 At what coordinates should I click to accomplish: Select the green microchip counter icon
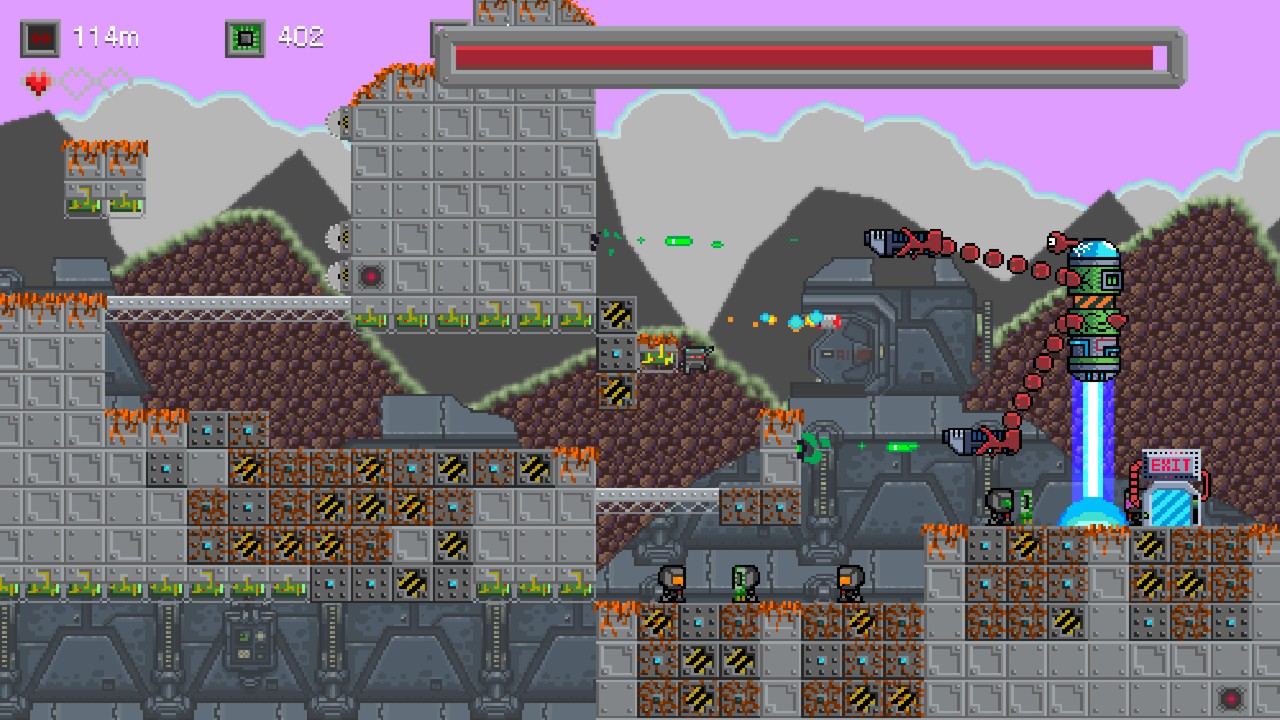(245, 38)
